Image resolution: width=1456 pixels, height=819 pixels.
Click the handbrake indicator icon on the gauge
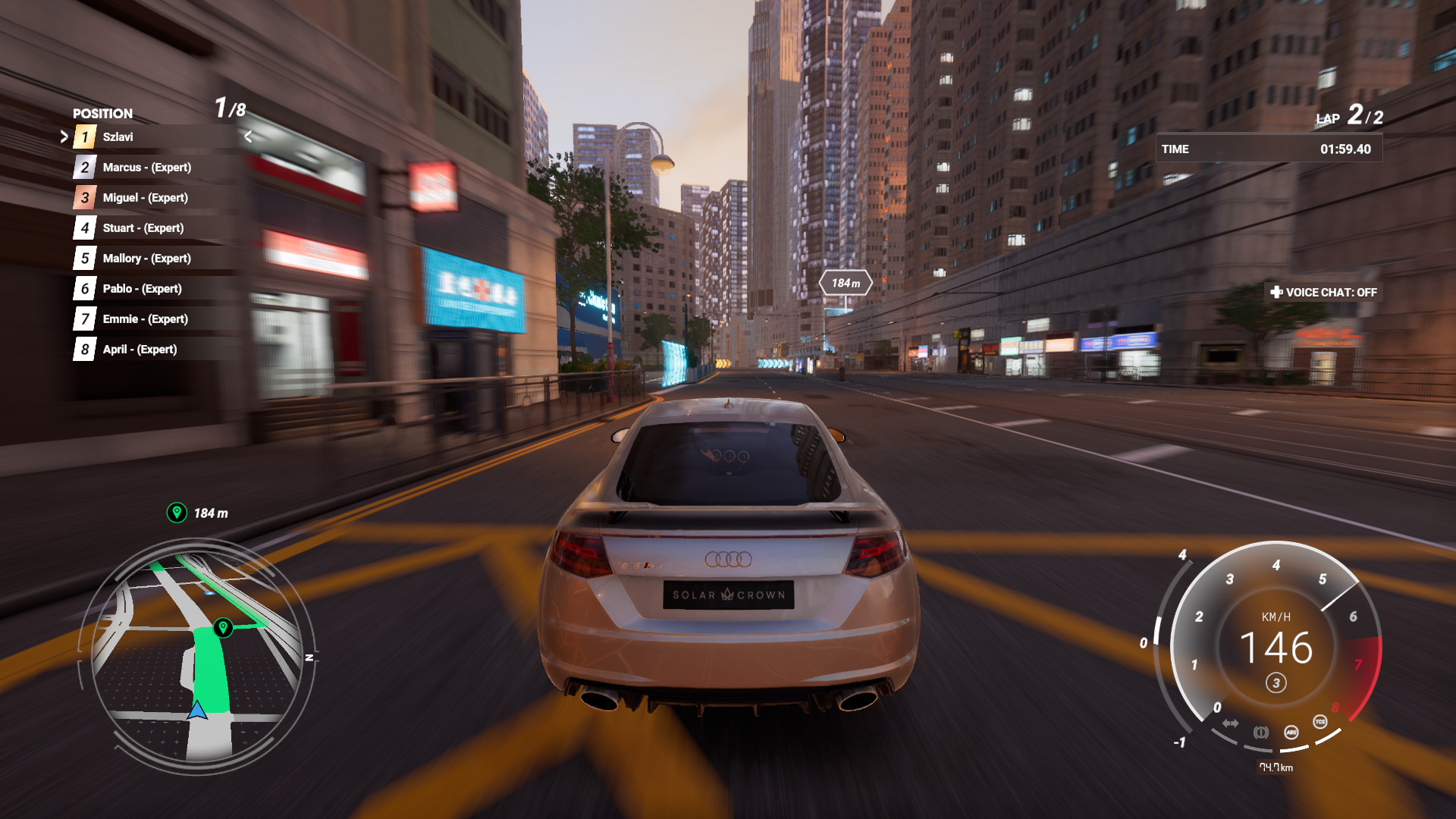tap(1260, 733)
